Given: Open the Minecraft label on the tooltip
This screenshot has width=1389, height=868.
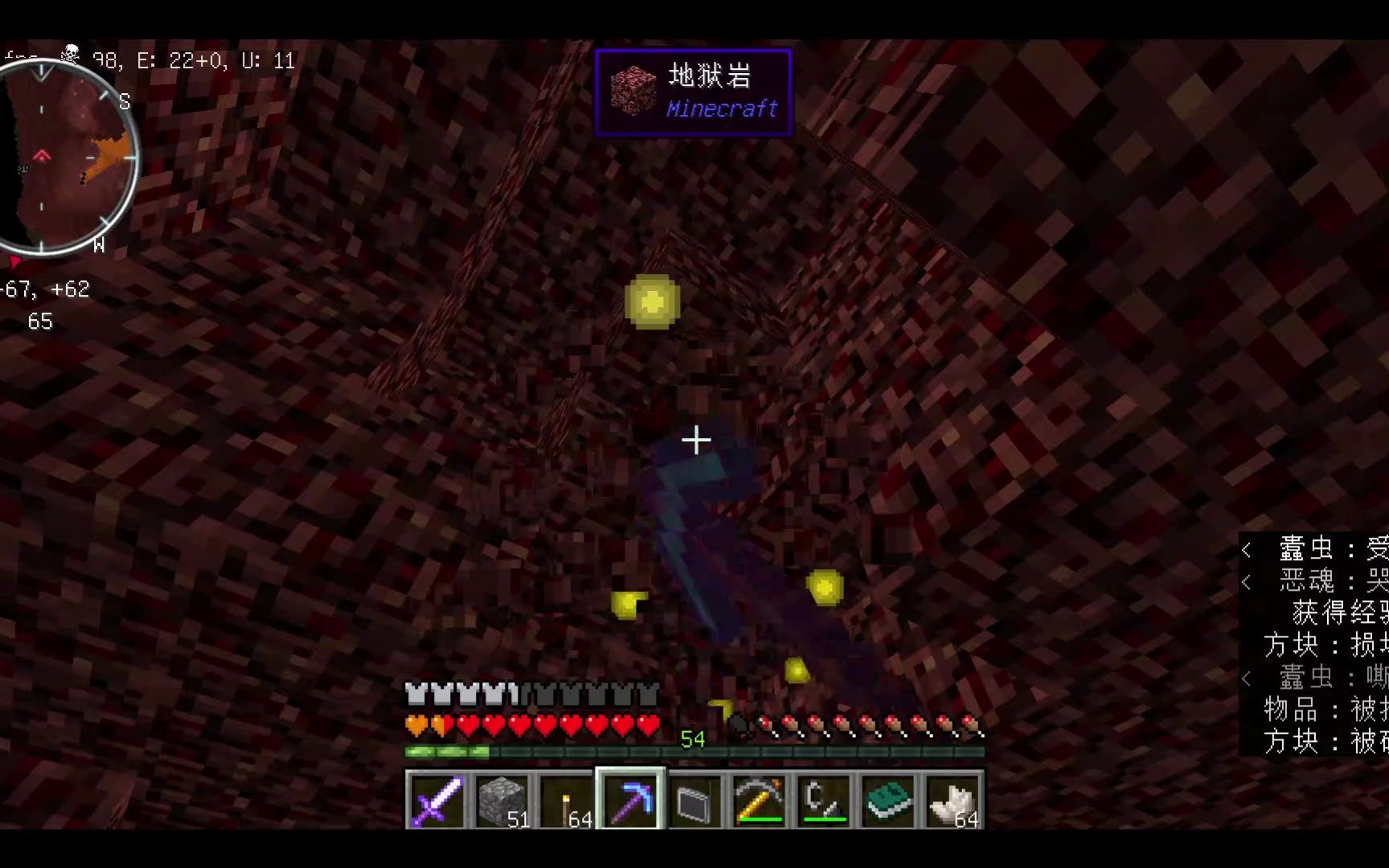Looking at the screenshot, I should pyautogui.click(x=722, y=109).
